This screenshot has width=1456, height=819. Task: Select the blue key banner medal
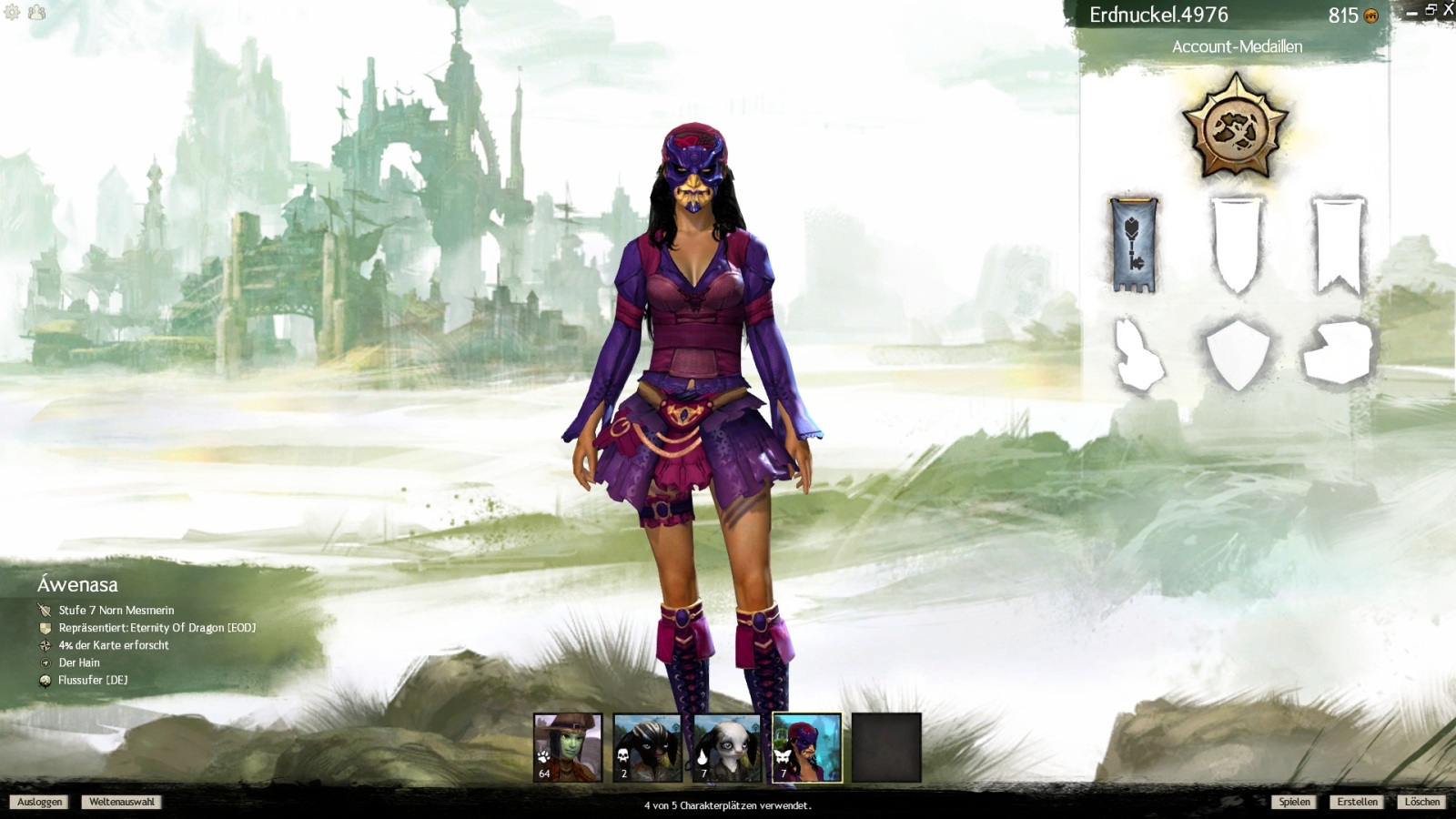tap(1134, 245)
